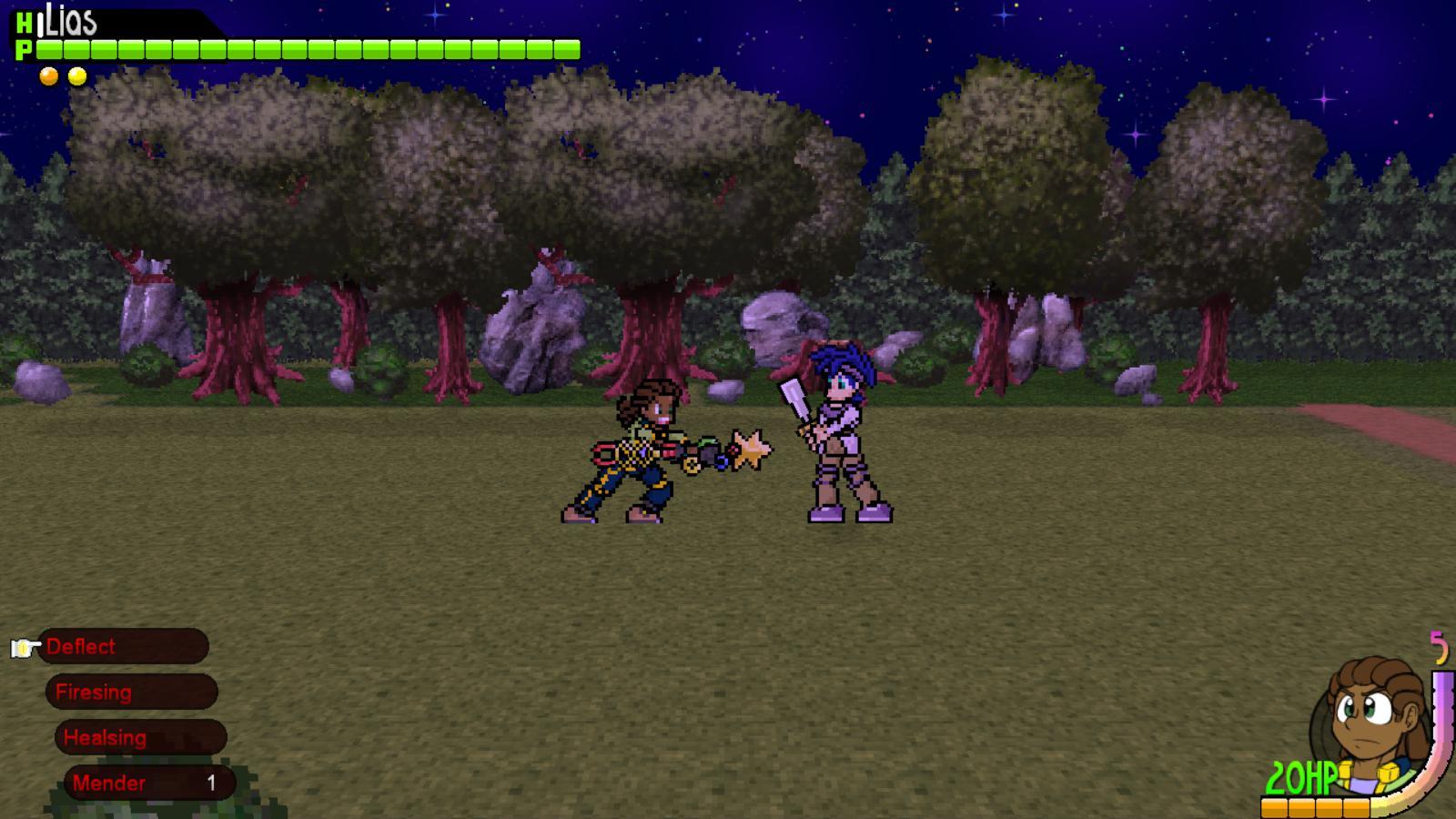Click the Mender quantity counter showing 1
This screenshot has height=819, width=1456.
(211, 782)
